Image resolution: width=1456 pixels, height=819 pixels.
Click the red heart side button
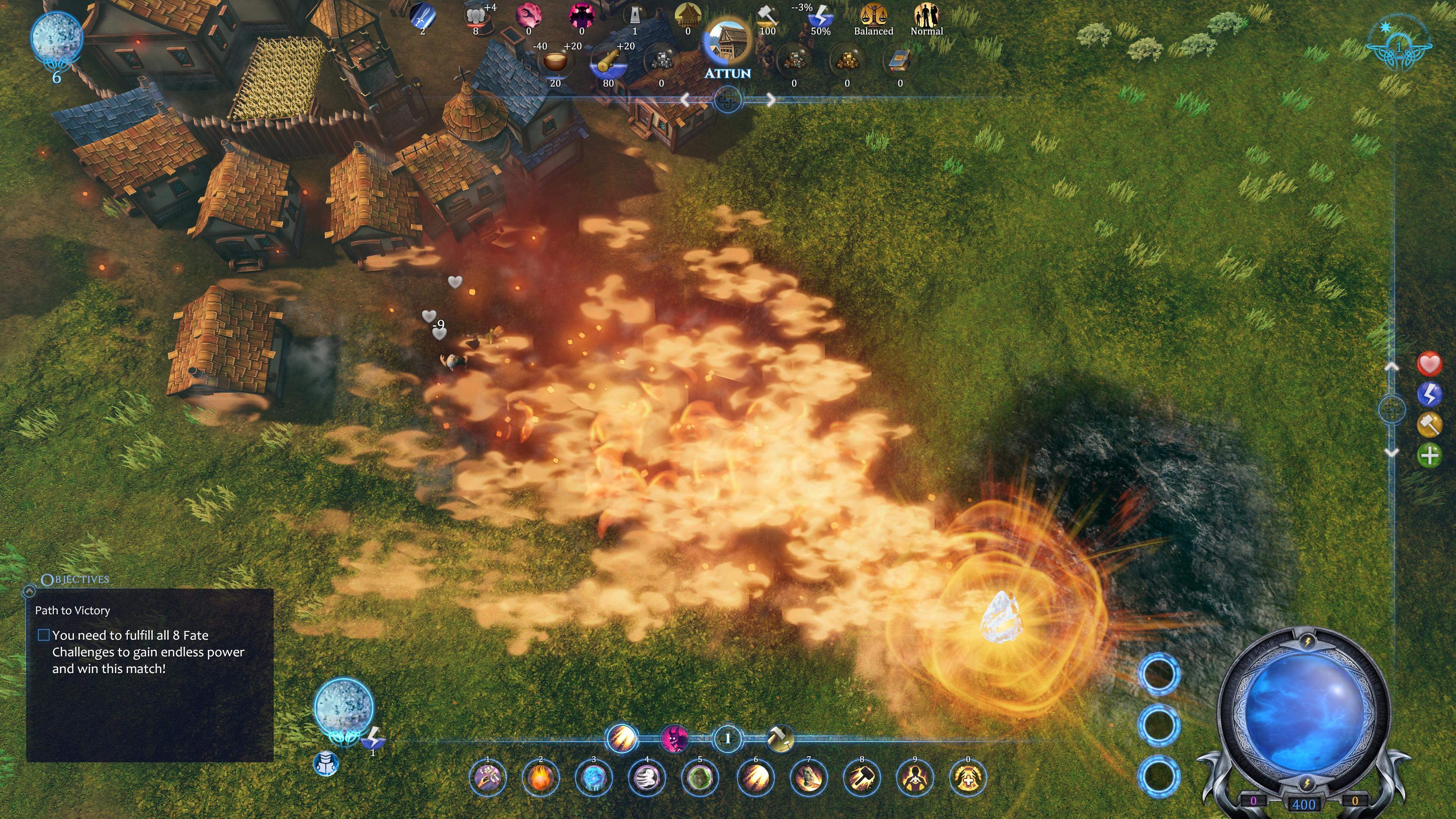(1429, 364)
